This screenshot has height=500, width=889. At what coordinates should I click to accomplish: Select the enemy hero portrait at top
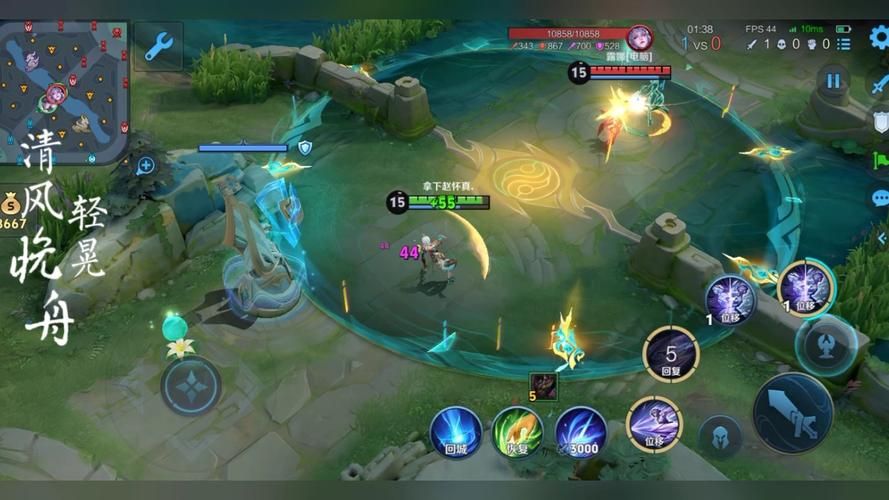coord(640,38)
